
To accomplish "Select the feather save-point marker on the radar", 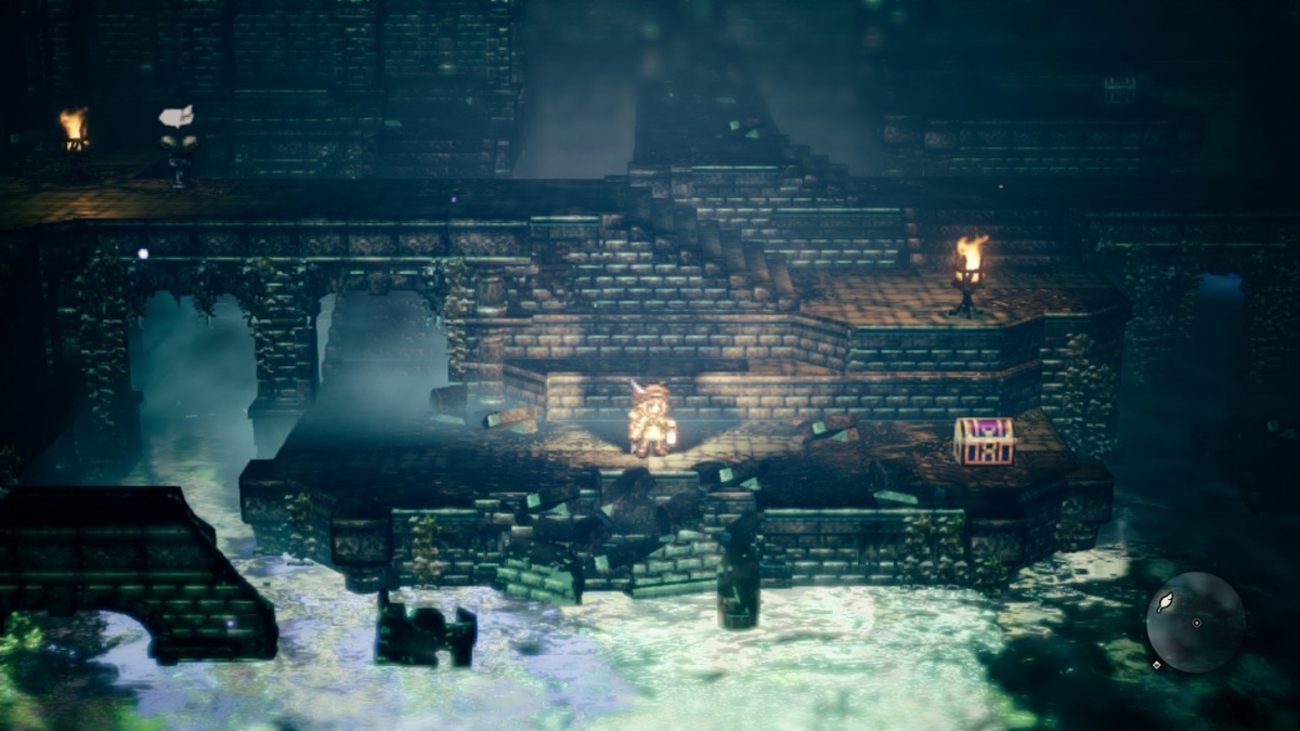I will coord(1165,603).
